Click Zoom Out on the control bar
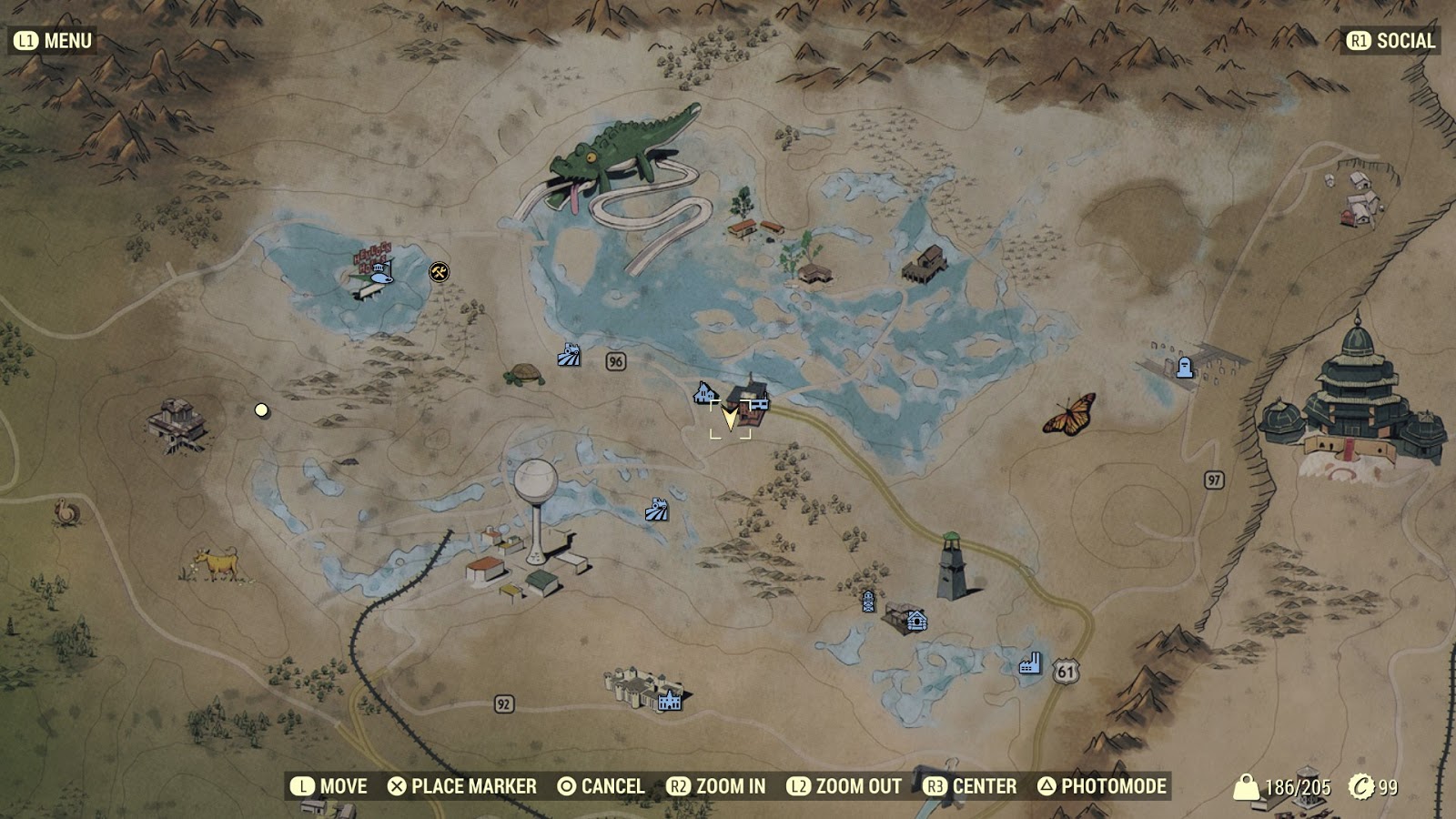The width and height of the screenshot is (1456, 819). pos(846,784)
